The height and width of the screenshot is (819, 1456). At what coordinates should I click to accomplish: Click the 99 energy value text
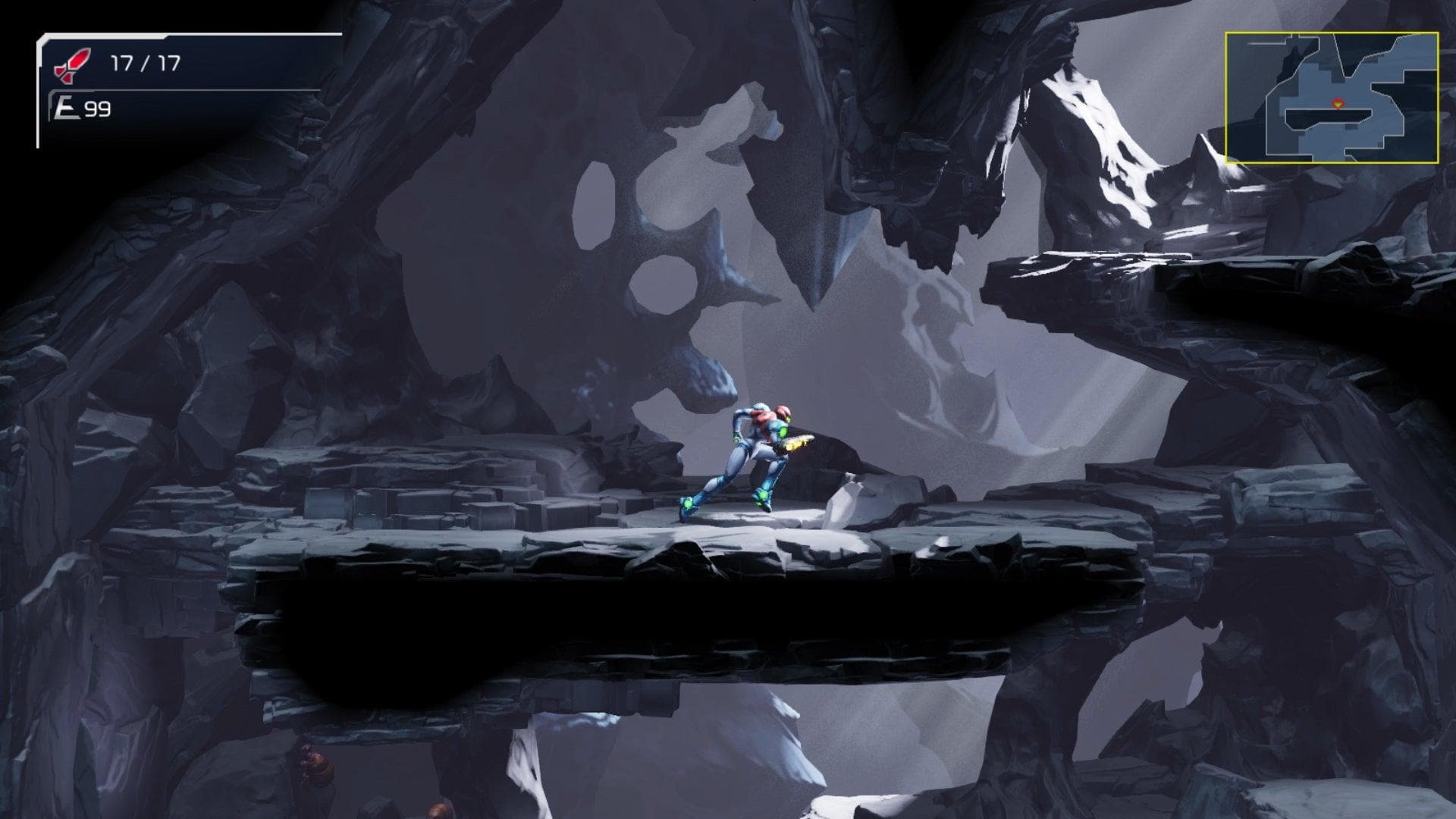pyautogui.click(x=99, y=108)
